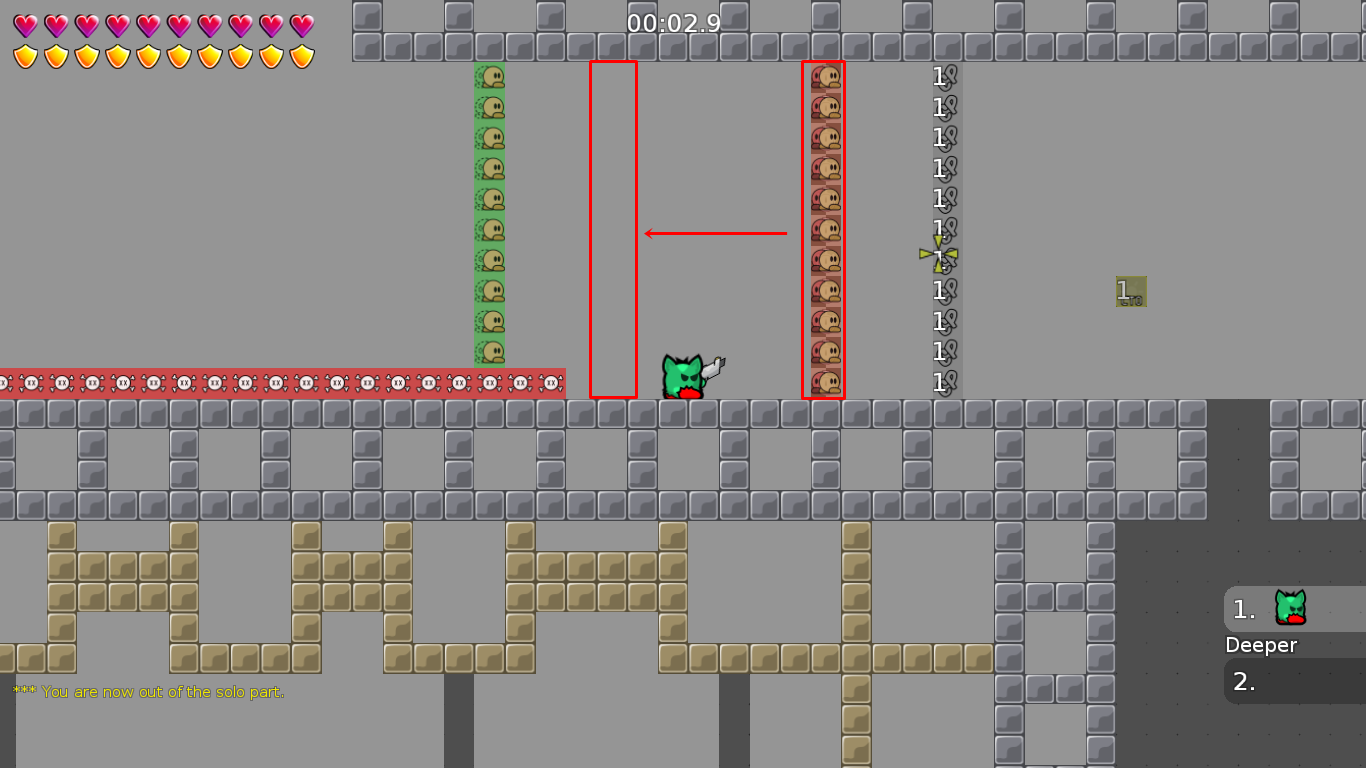This screenshot has height=768, width=1366.
Task: Click the red arrow pointing left
Action: click(715, 233)
